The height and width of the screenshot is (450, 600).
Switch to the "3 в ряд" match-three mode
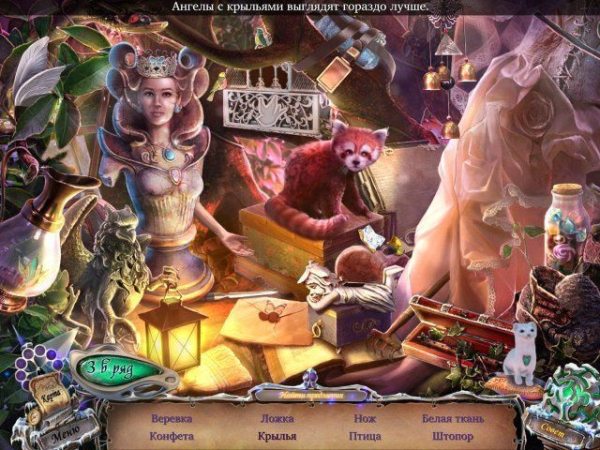(110, 367)
